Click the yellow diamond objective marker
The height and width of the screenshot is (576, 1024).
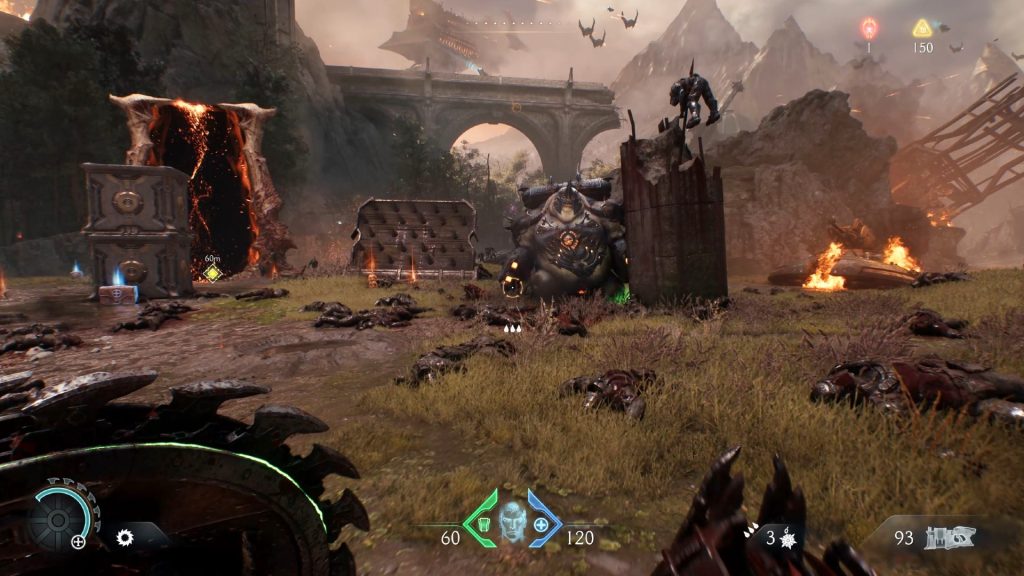click(212, 272)
